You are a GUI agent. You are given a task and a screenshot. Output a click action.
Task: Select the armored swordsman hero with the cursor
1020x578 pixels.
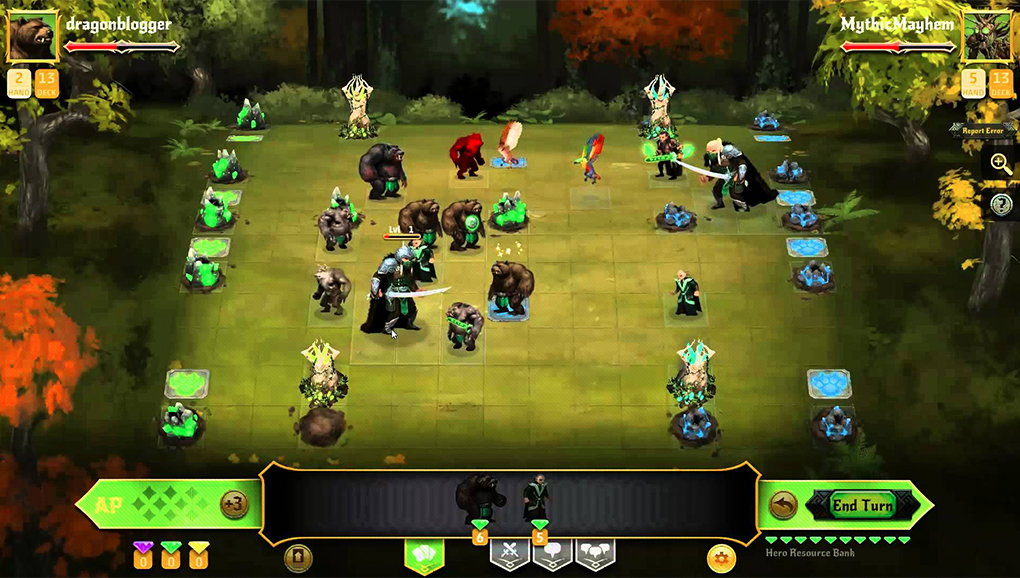(393, 290)
